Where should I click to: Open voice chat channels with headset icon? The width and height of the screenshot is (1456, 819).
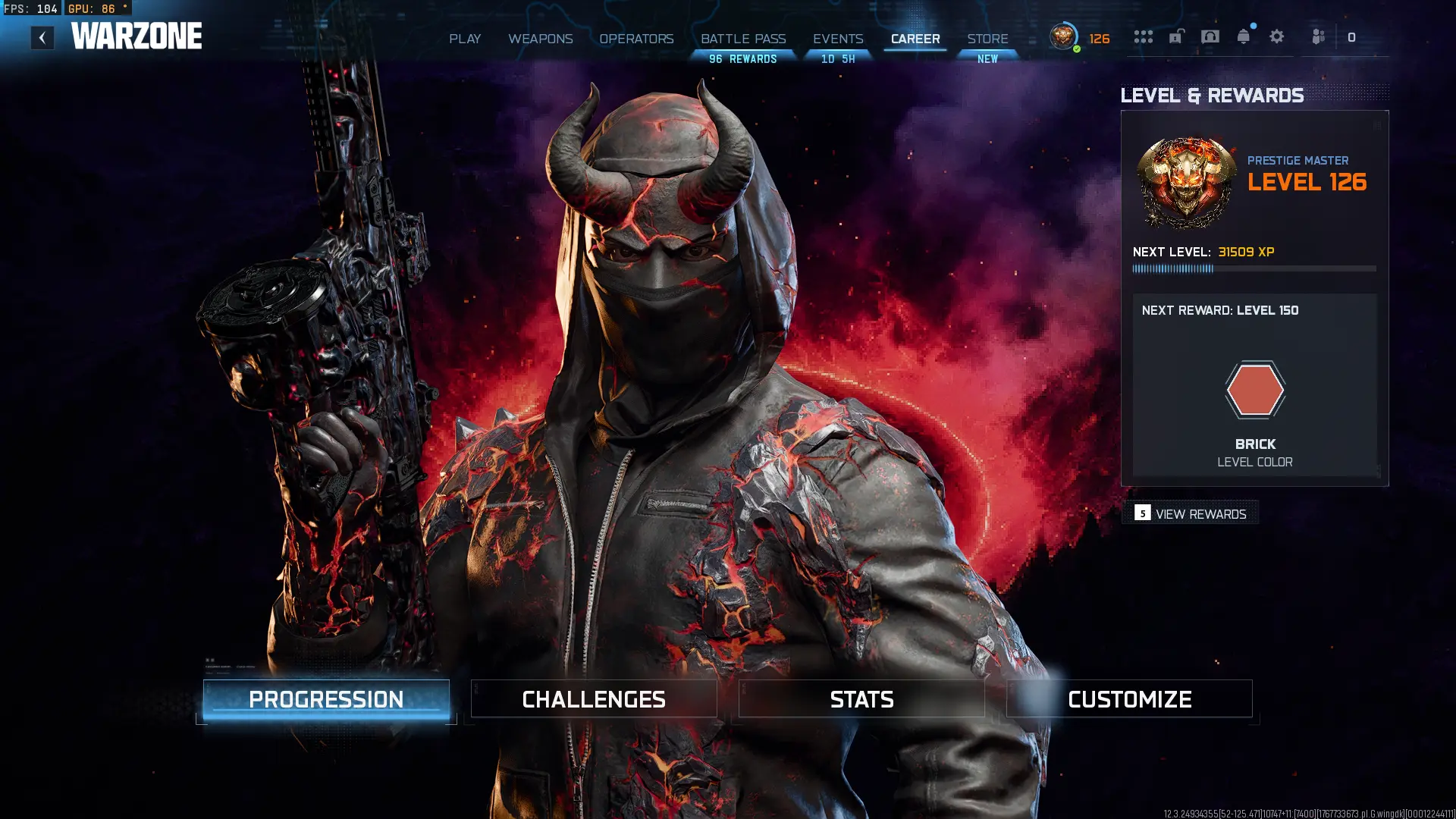pyautogui.click(x=1210, y=36)
